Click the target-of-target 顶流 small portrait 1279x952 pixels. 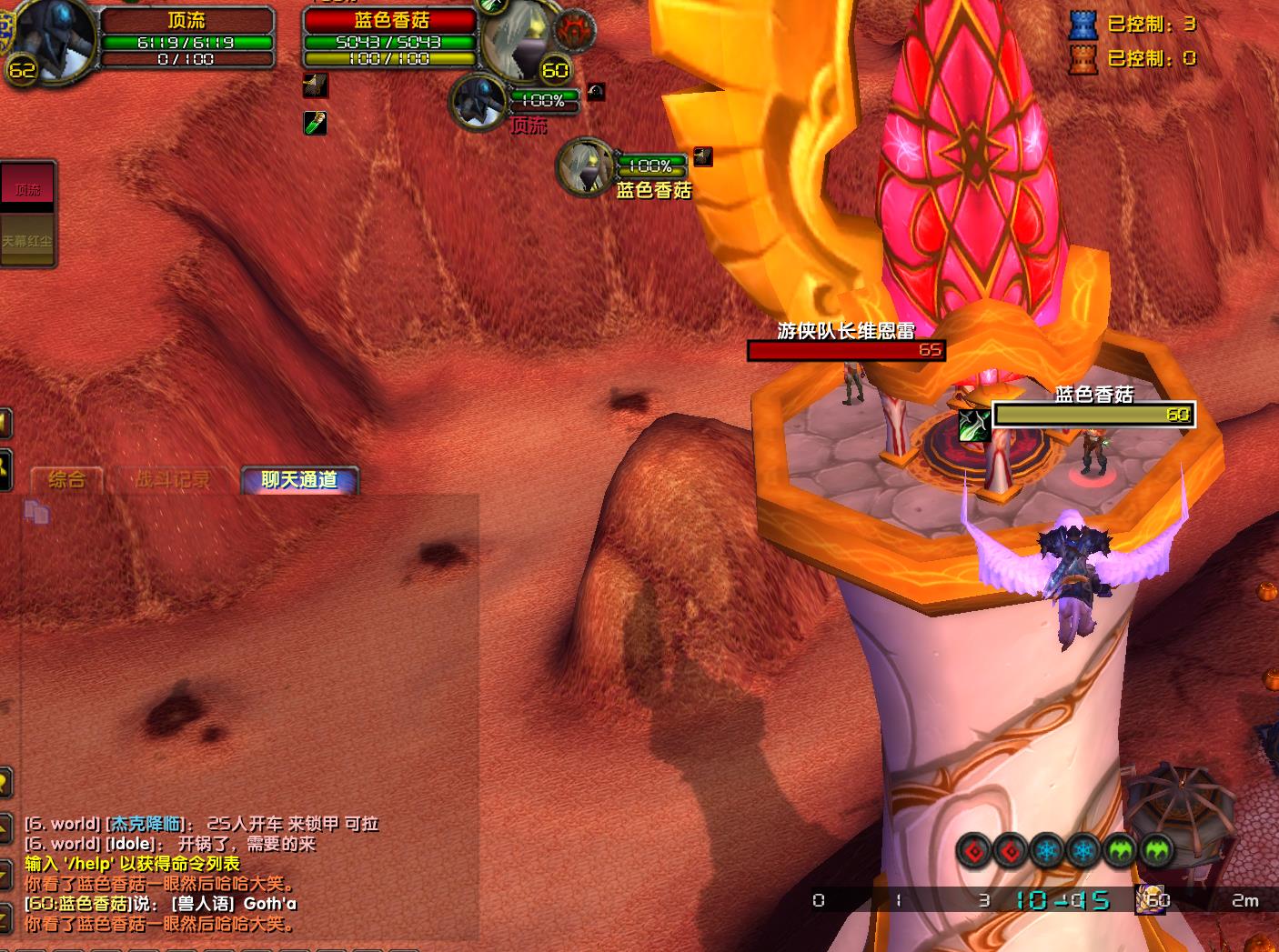(478, 102)
